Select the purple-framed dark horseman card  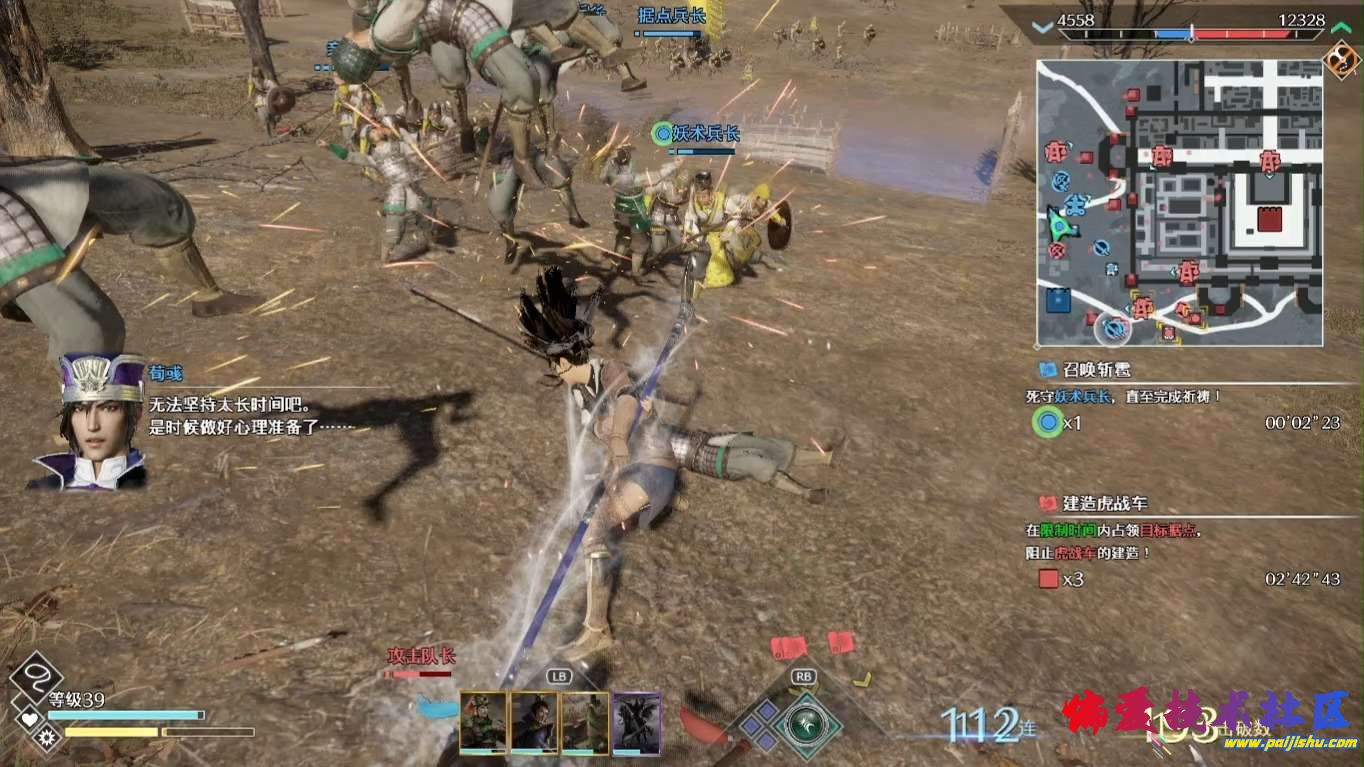coord(637,721)
